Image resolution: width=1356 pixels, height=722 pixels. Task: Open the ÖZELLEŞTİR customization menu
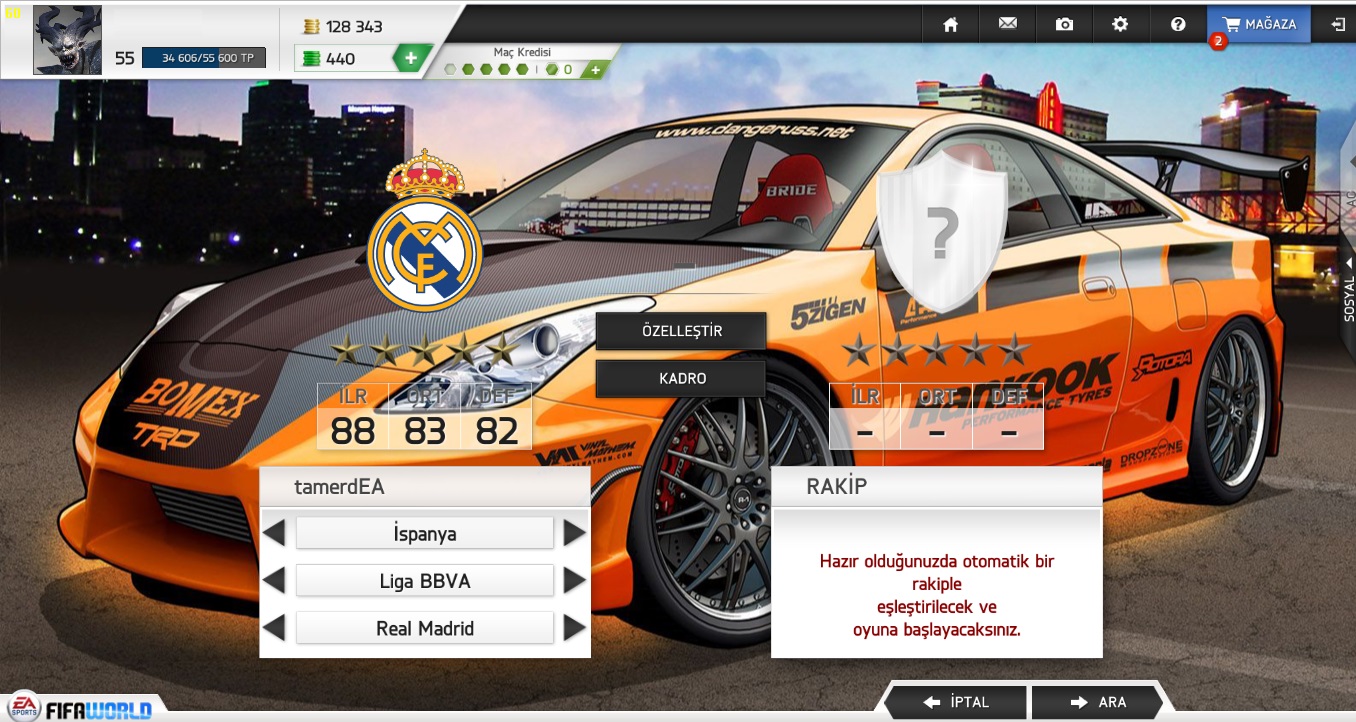point(681,331)
